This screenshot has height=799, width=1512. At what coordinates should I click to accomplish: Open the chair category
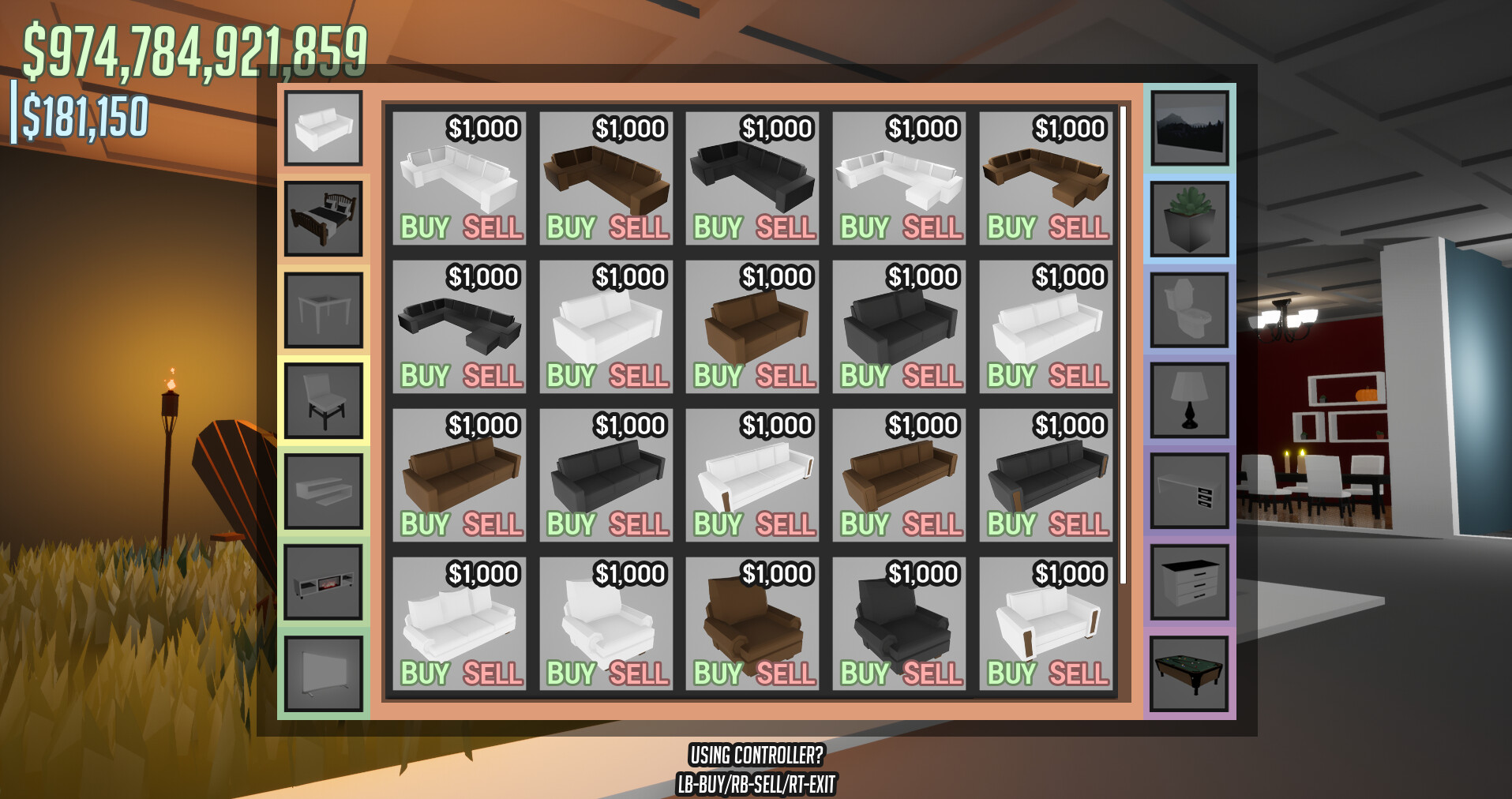click(323, 399)
